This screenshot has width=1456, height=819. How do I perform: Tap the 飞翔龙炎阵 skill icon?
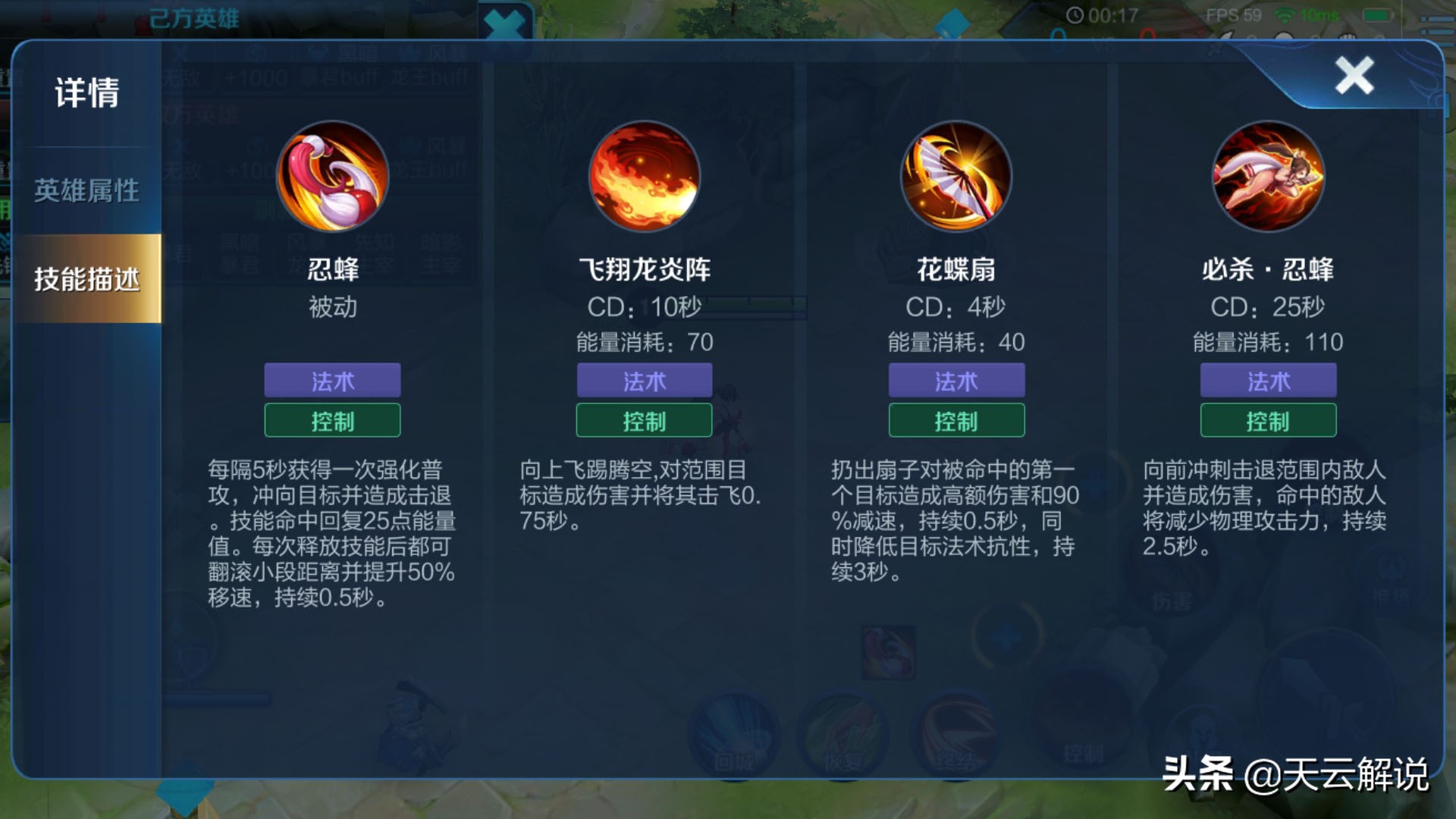click(x=643, y=176)
